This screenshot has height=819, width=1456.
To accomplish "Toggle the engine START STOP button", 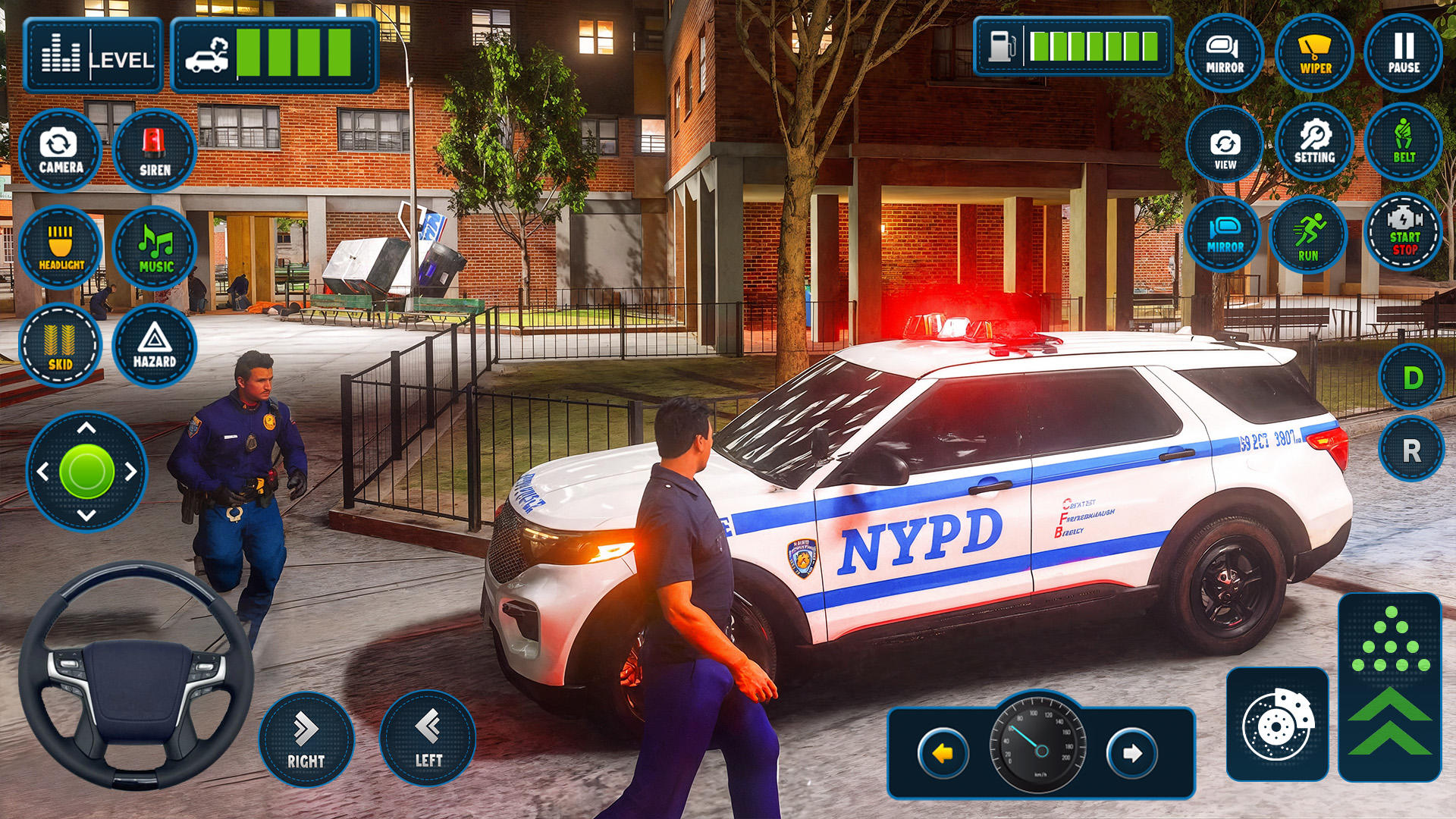I will pyautogui.click(x=1404, y=232).
